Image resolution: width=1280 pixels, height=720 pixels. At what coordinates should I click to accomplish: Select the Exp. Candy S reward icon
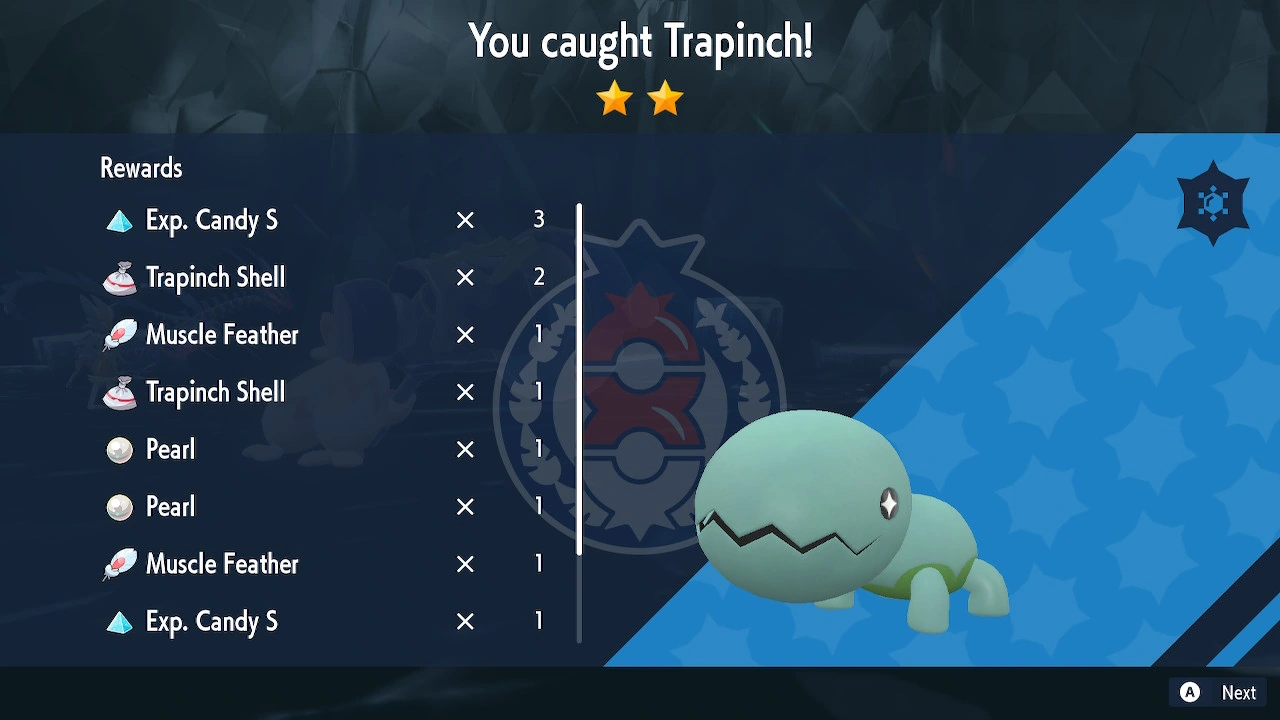[120, 219]
